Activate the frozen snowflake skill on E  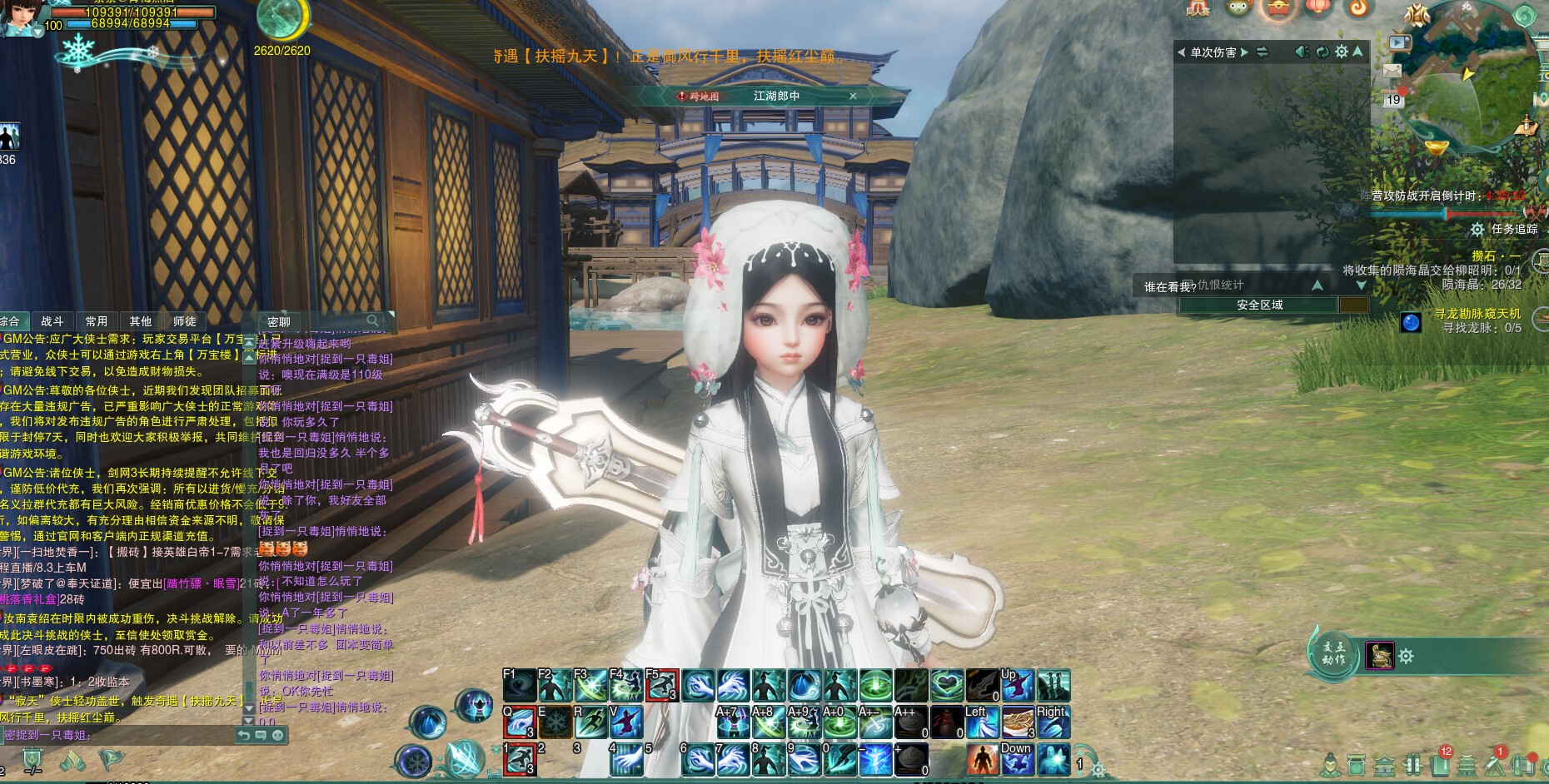(x=555, y=722)
